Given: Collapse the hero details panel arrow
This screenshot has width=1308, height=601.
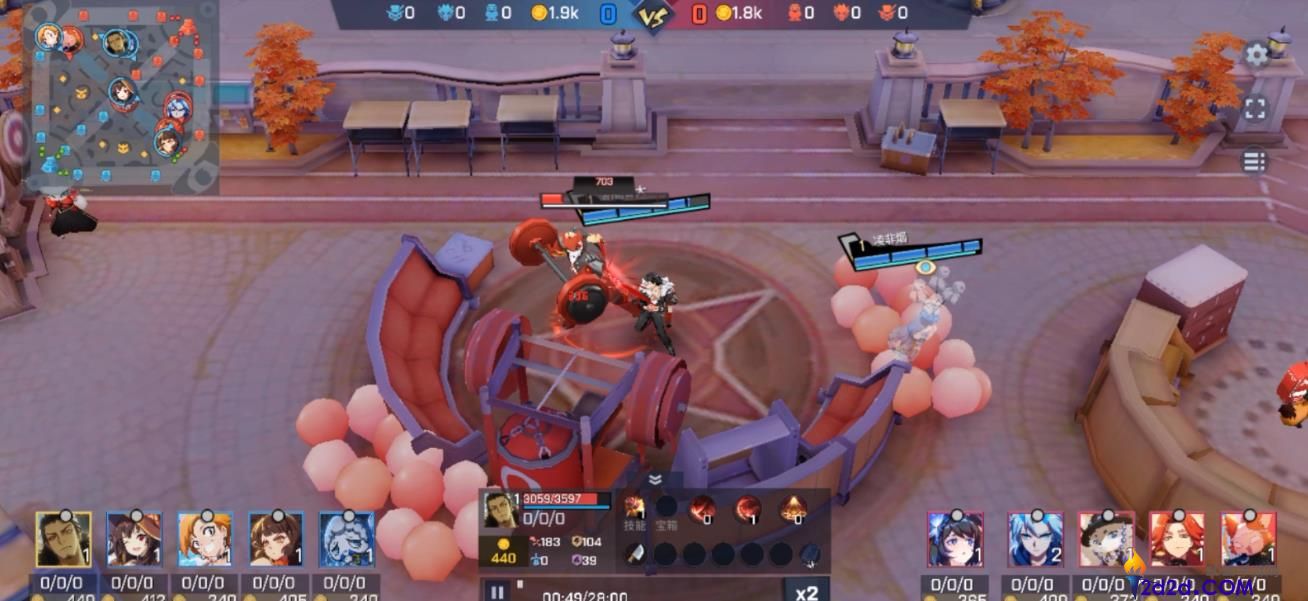Looking at the screenshot, I should click(655, 479).
